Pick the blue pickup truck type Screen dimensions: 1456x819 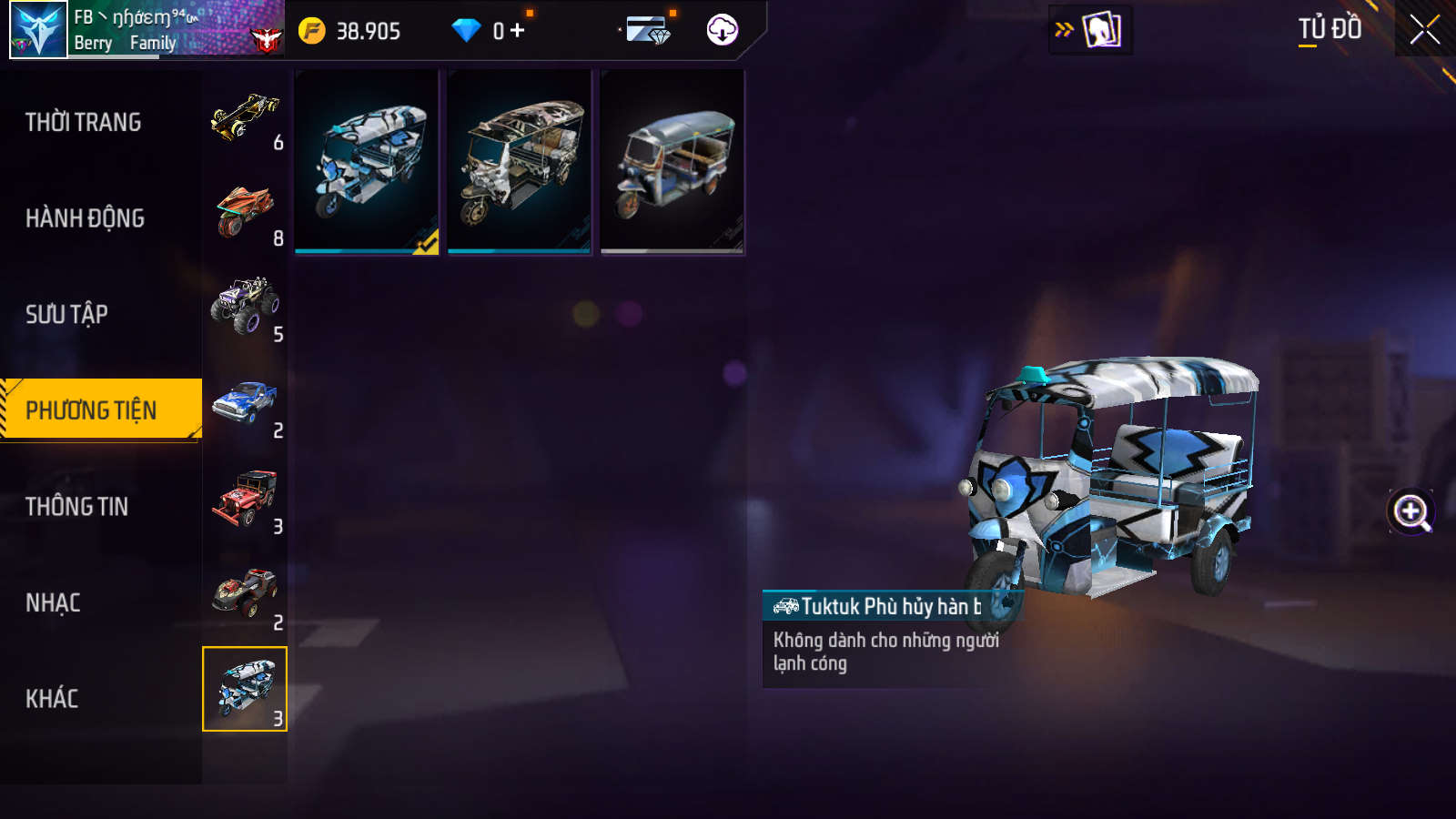(x=245, y=404)
